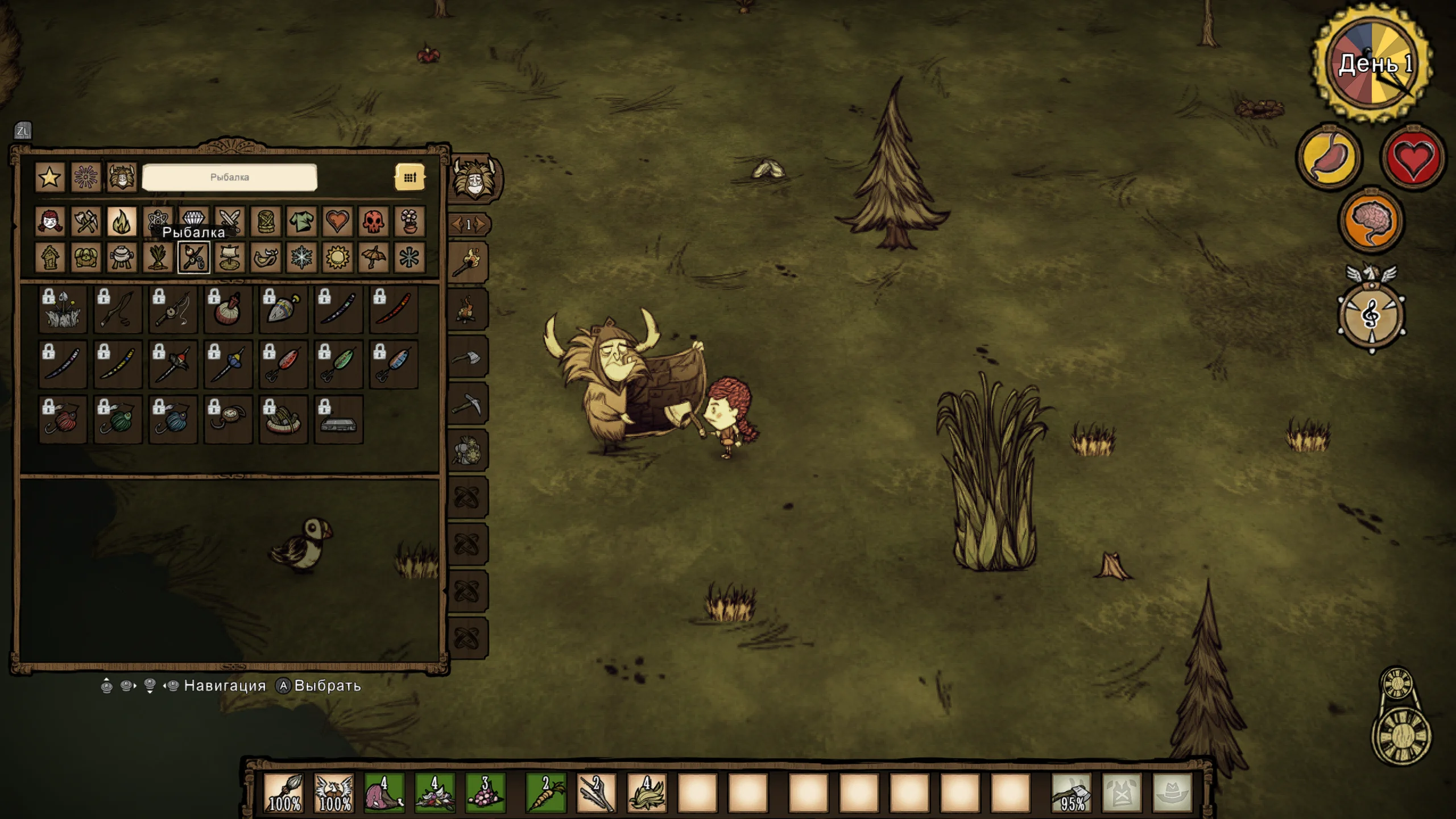
Task: Switch to the Seafaring boat category
Action: click(x=230, y=258)
